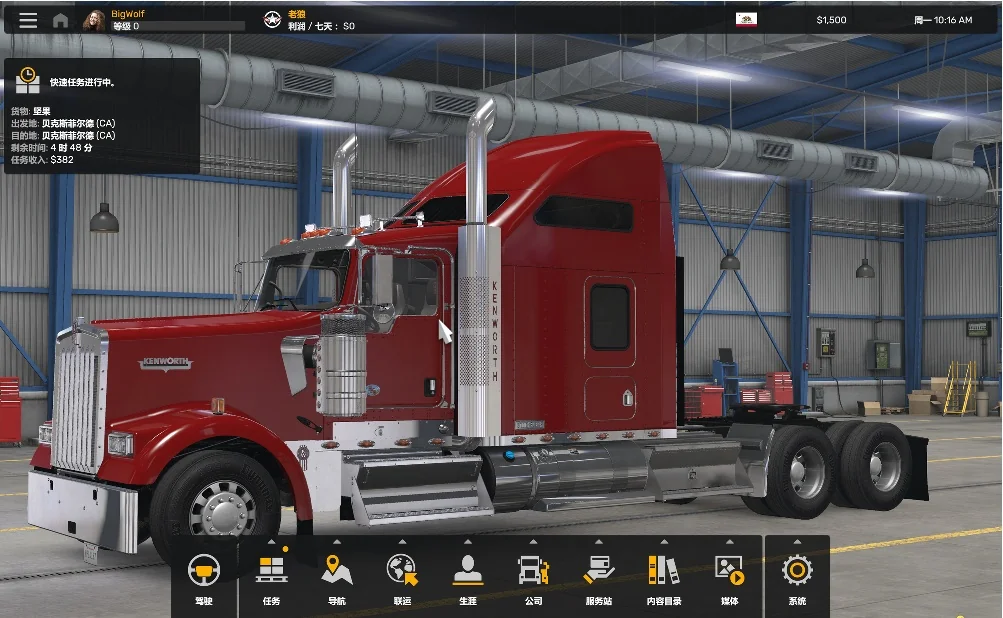Open the 生涯 (Career) menu
The height and width of the screenshot is (618, 1003).
467,576
